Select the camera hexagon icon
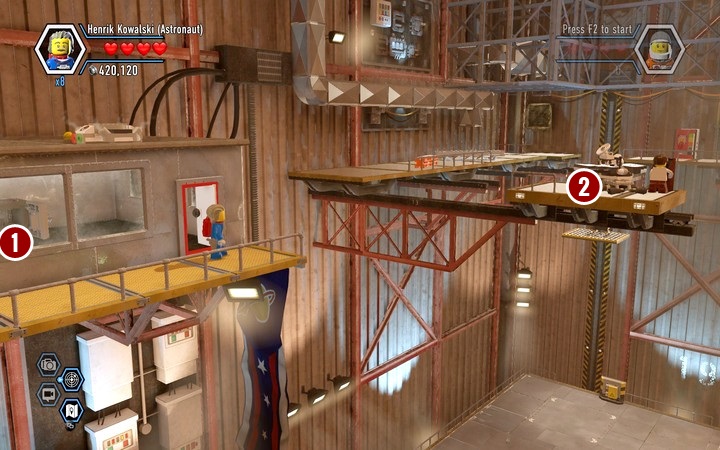The height and width of the screenshot is (450, 720). (48, 364)
